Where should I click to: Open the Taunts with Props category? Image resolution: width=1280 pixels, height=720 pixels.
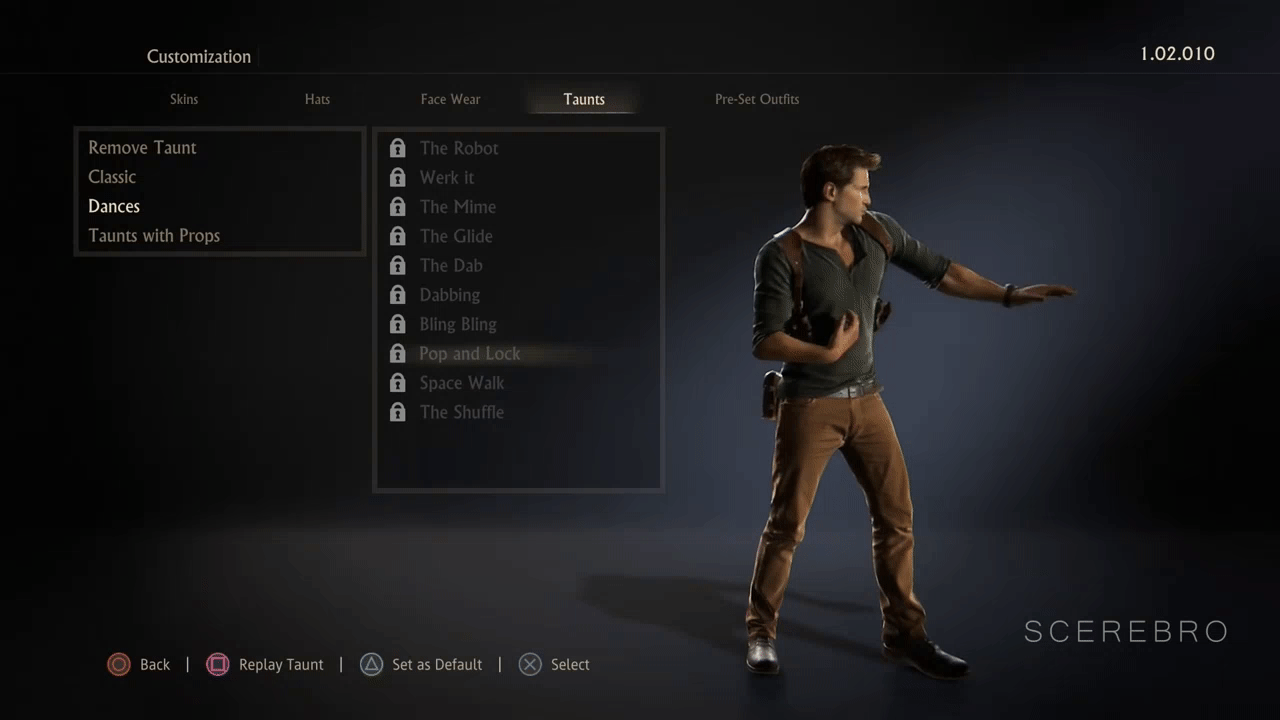(154, 236)
